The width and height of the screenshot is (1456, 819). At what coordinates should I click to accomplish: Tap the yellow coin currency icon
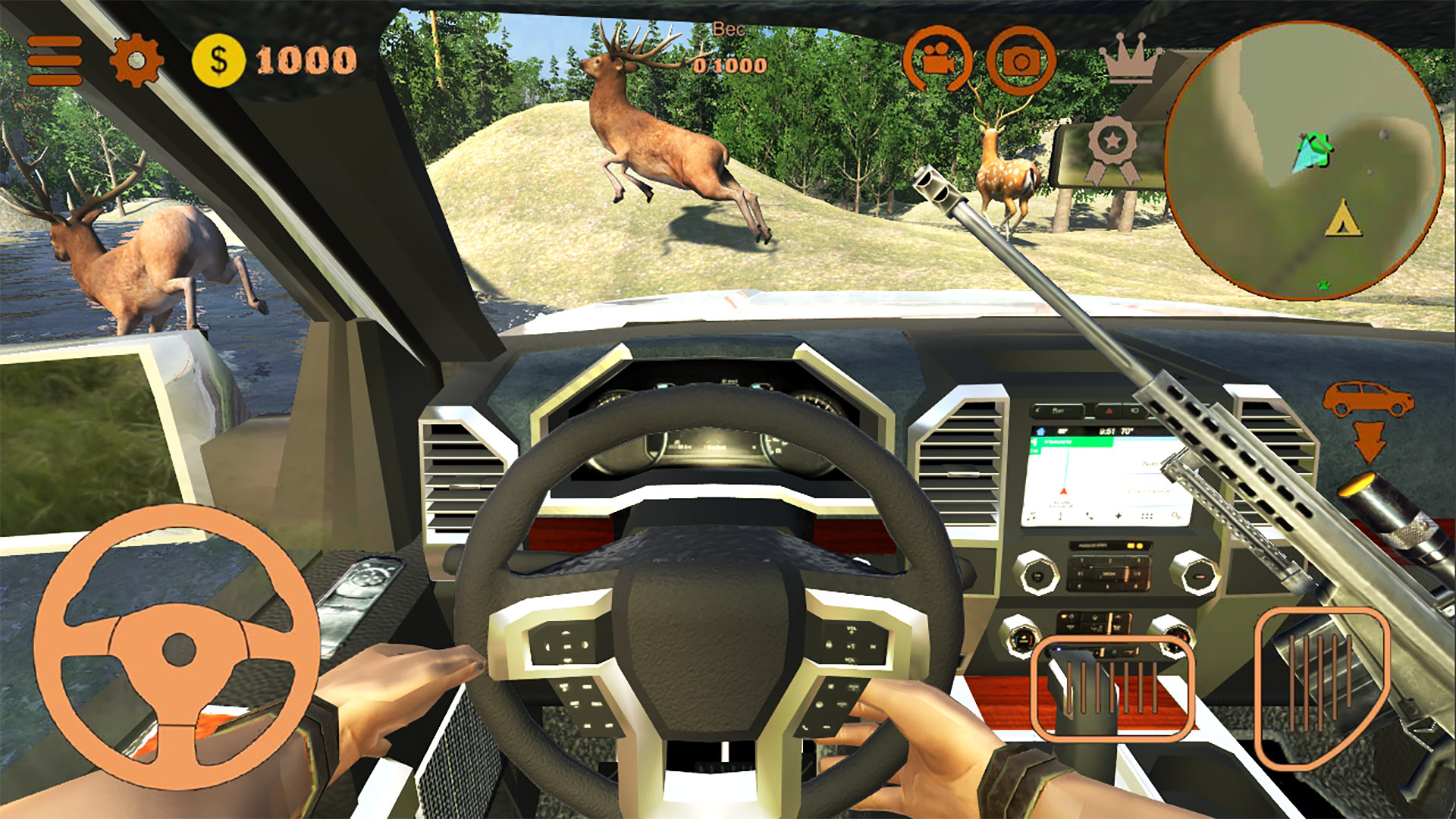pos(218,59)
